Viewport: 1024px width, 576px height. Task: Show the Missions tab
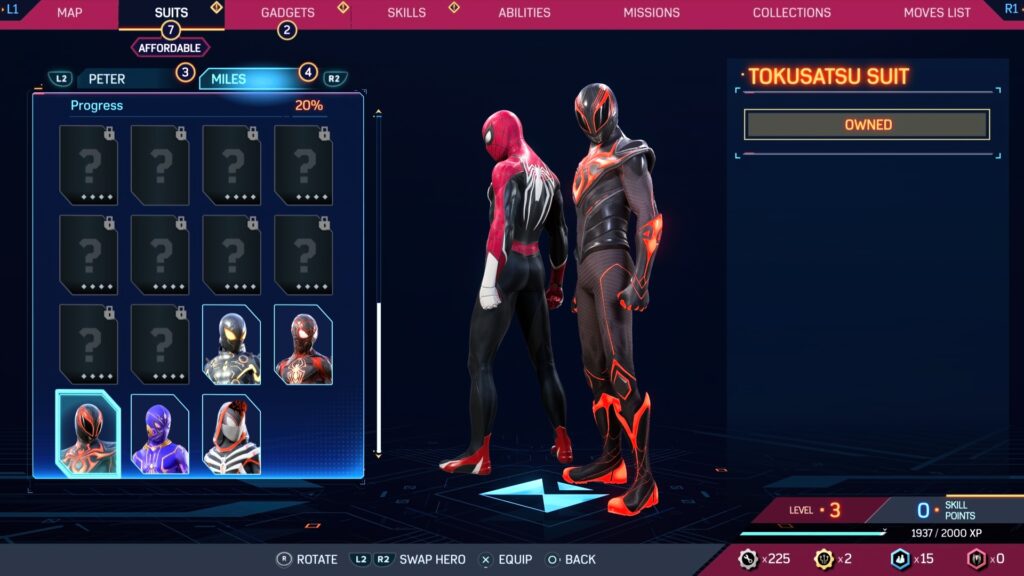click(651, 13)
